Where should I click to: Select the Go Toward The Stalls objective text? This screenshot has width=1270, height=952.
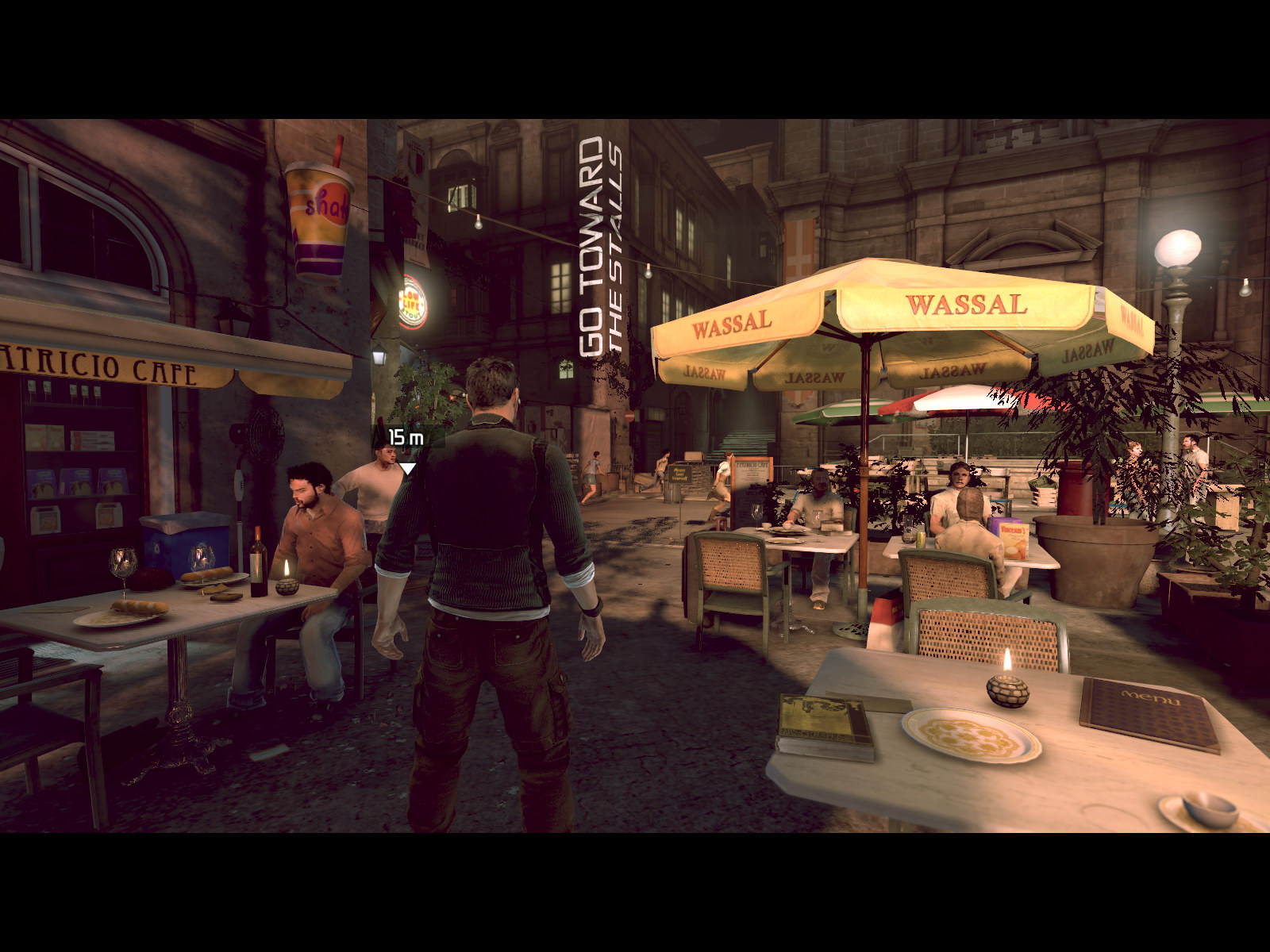pos(602,248)
